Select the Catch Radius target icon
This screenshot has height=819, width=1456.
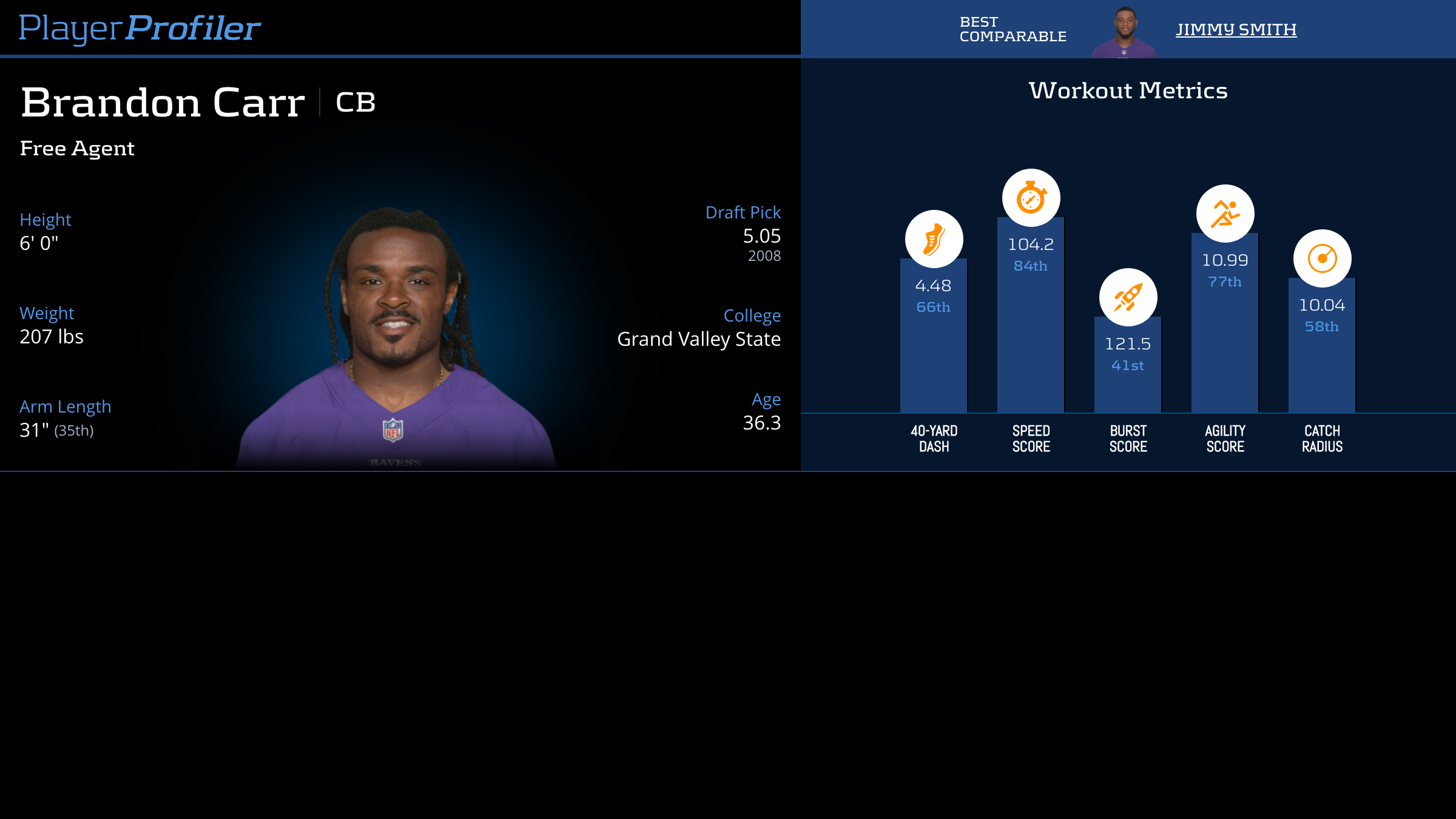[x=1322, y=258]
